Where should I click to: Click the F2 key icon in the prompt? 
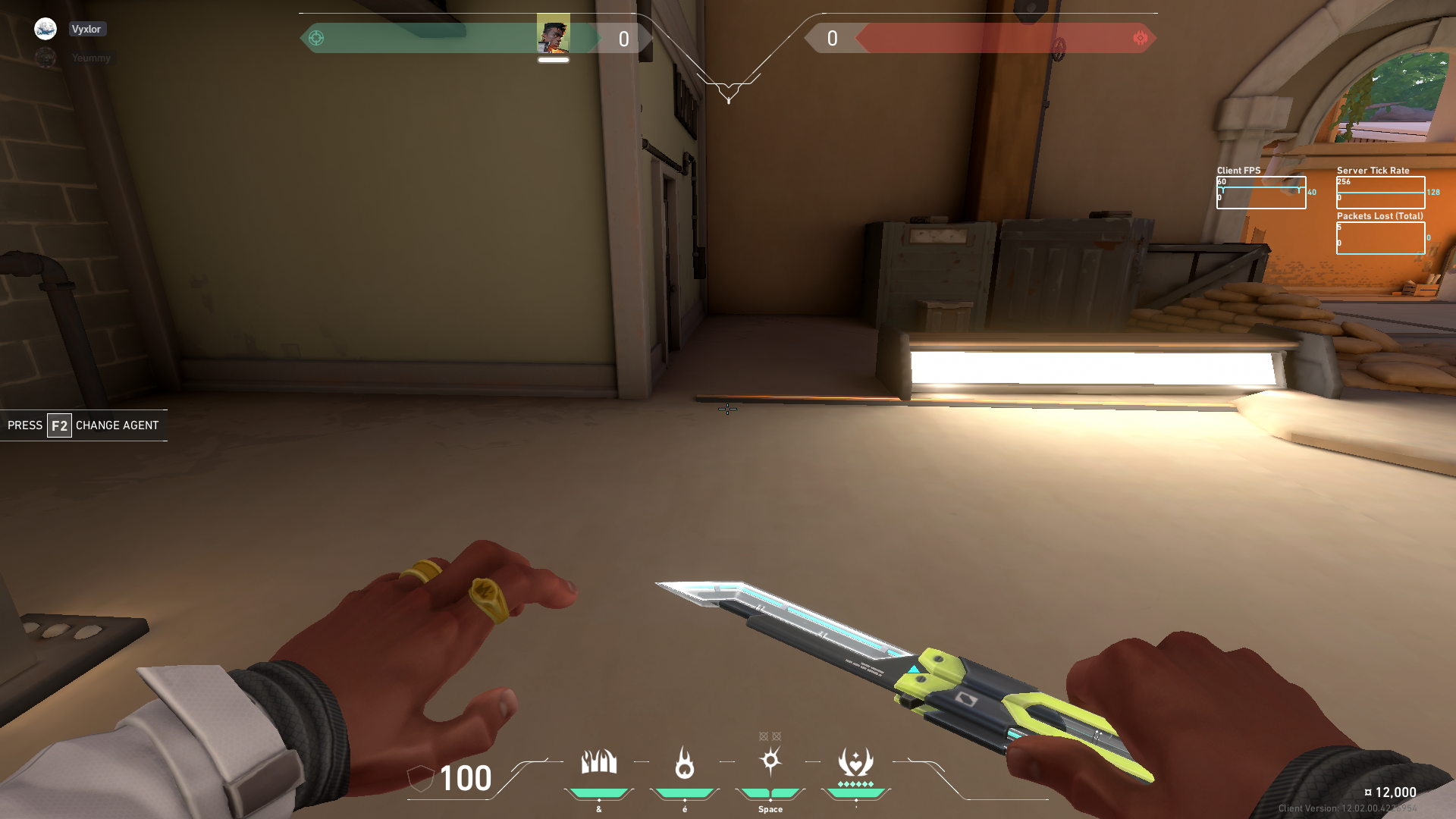click(x=58, y=425)
